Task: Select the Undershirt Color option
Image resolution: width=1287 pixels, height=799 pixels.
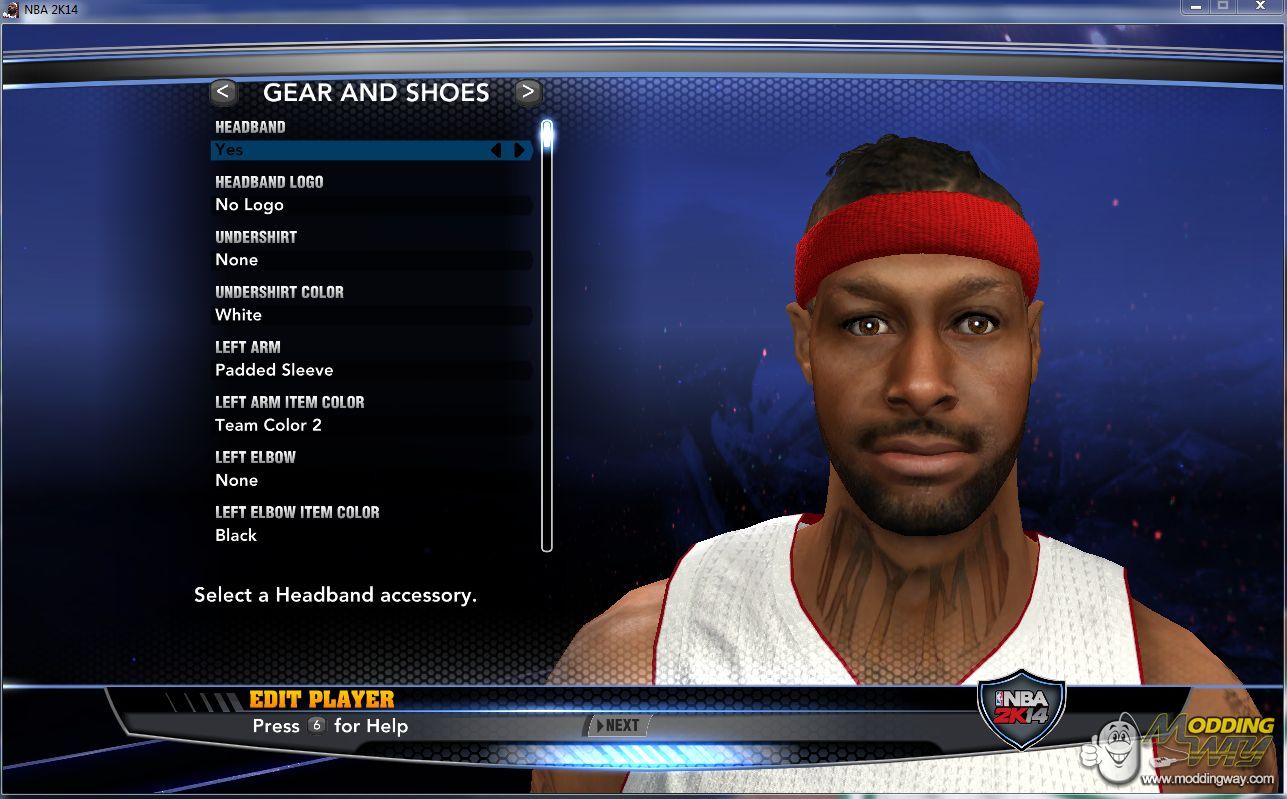Action: pyautogui.click(x=370, y=315)
